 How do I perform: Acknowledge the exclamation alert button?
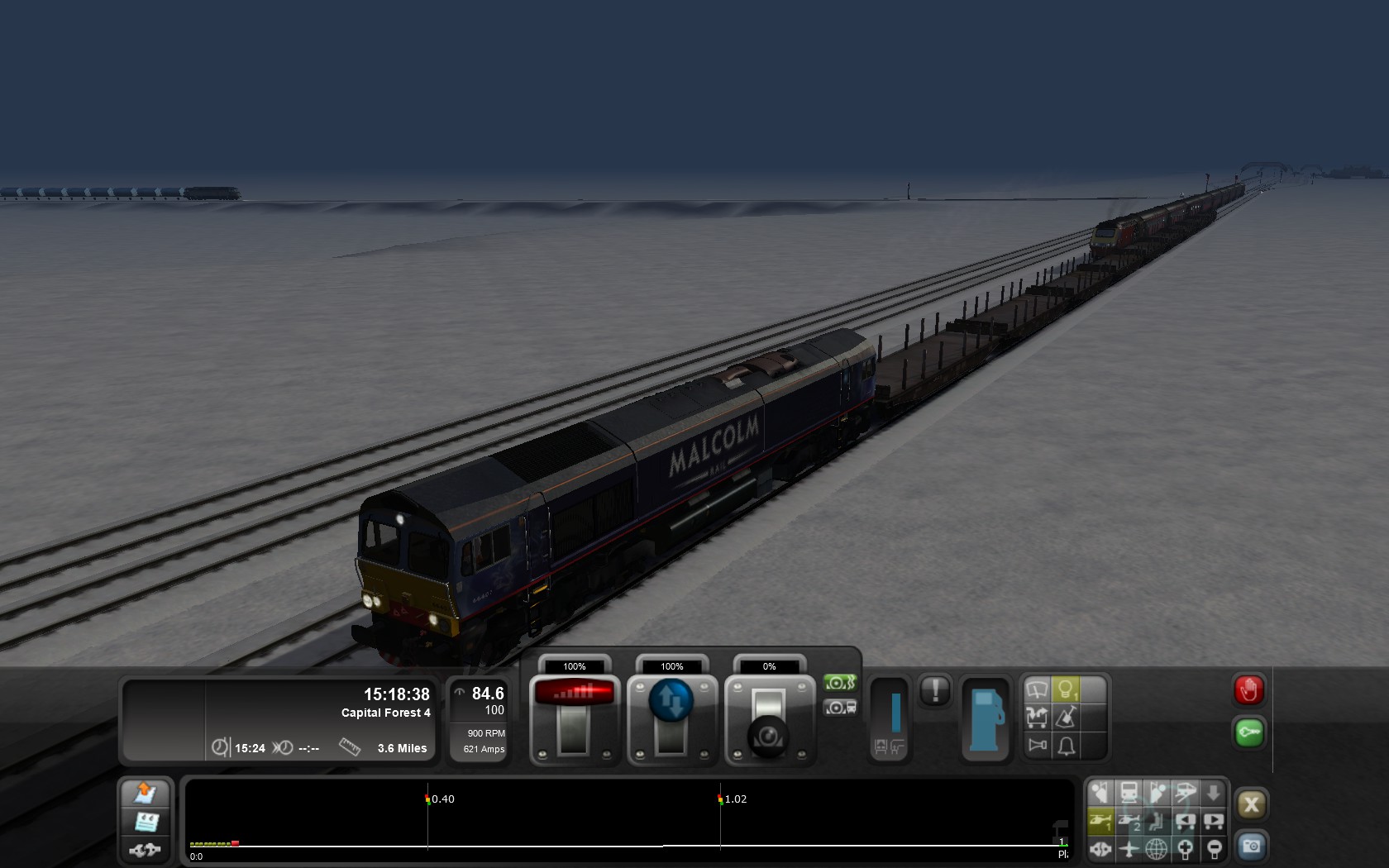pyautogui.click(x=935, y=690)
